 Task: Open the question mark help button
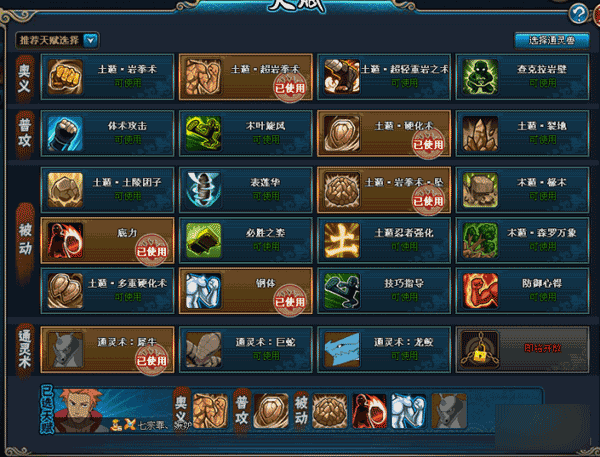click(x=578, y=13)
